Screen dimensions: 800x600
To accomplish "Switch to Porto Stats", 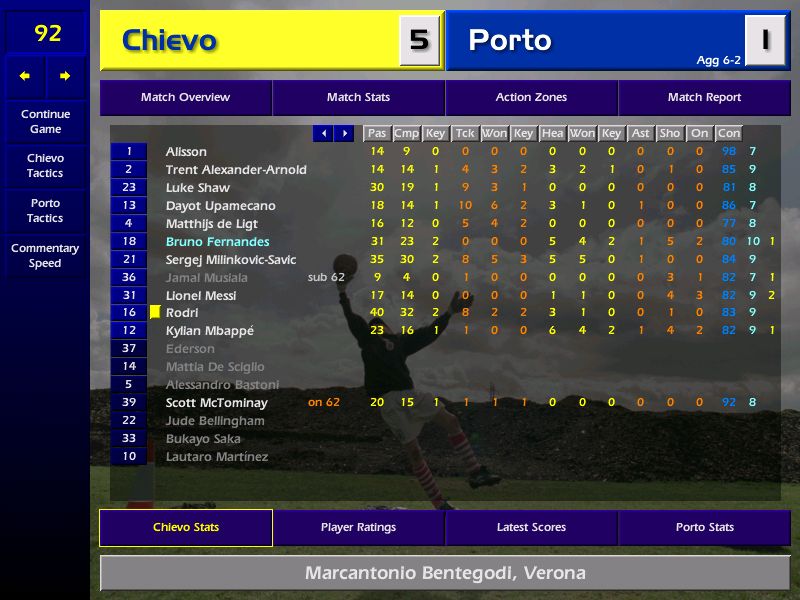I will click(x=704, y=528).
